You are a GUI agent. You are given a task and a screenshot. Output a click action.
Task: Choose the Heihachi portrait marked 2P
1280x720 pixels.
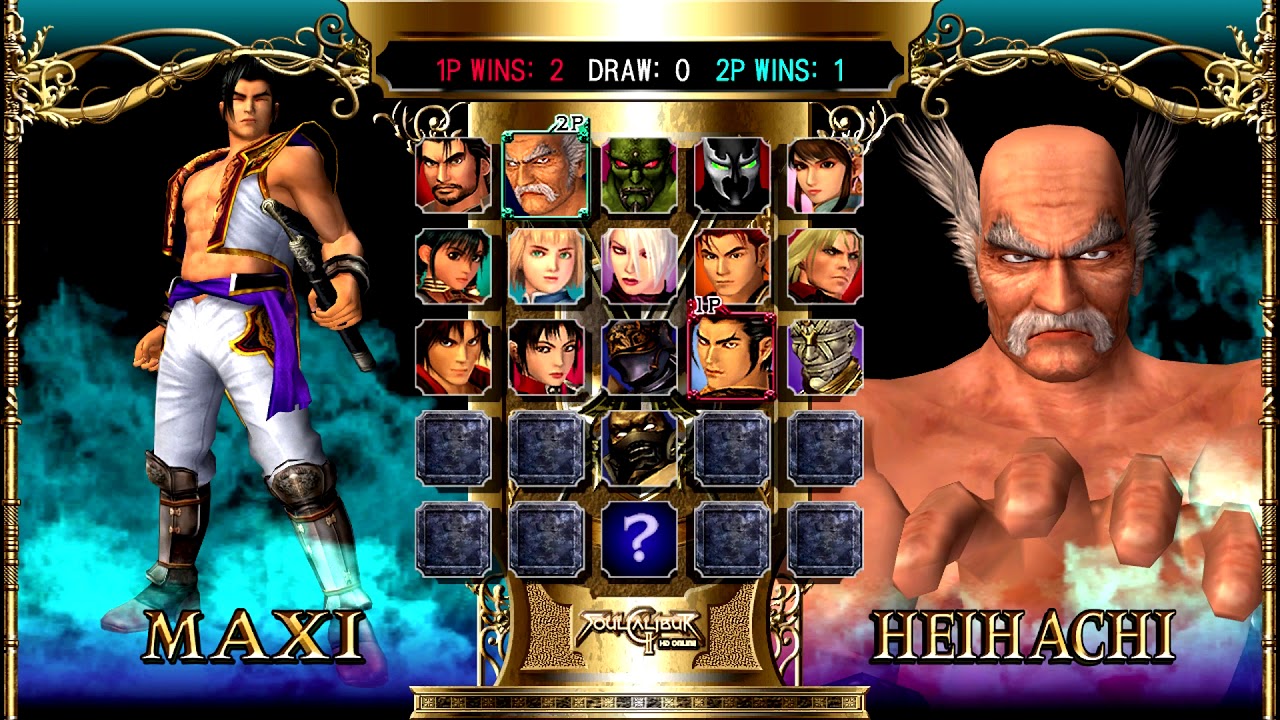click(x=546, y=176)
